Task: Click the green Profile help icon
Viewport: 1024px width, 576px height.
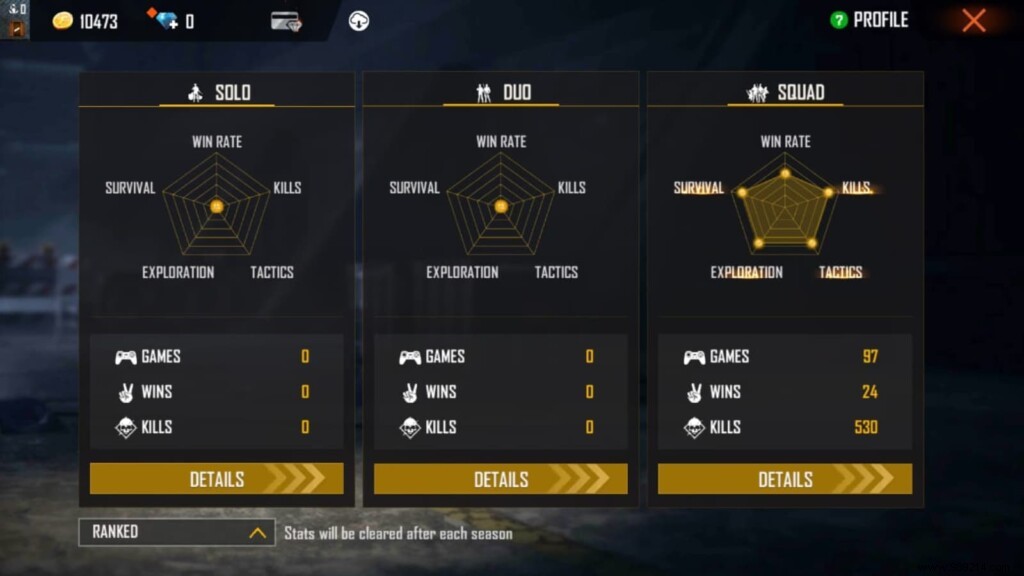Action: tap(839, 20)
